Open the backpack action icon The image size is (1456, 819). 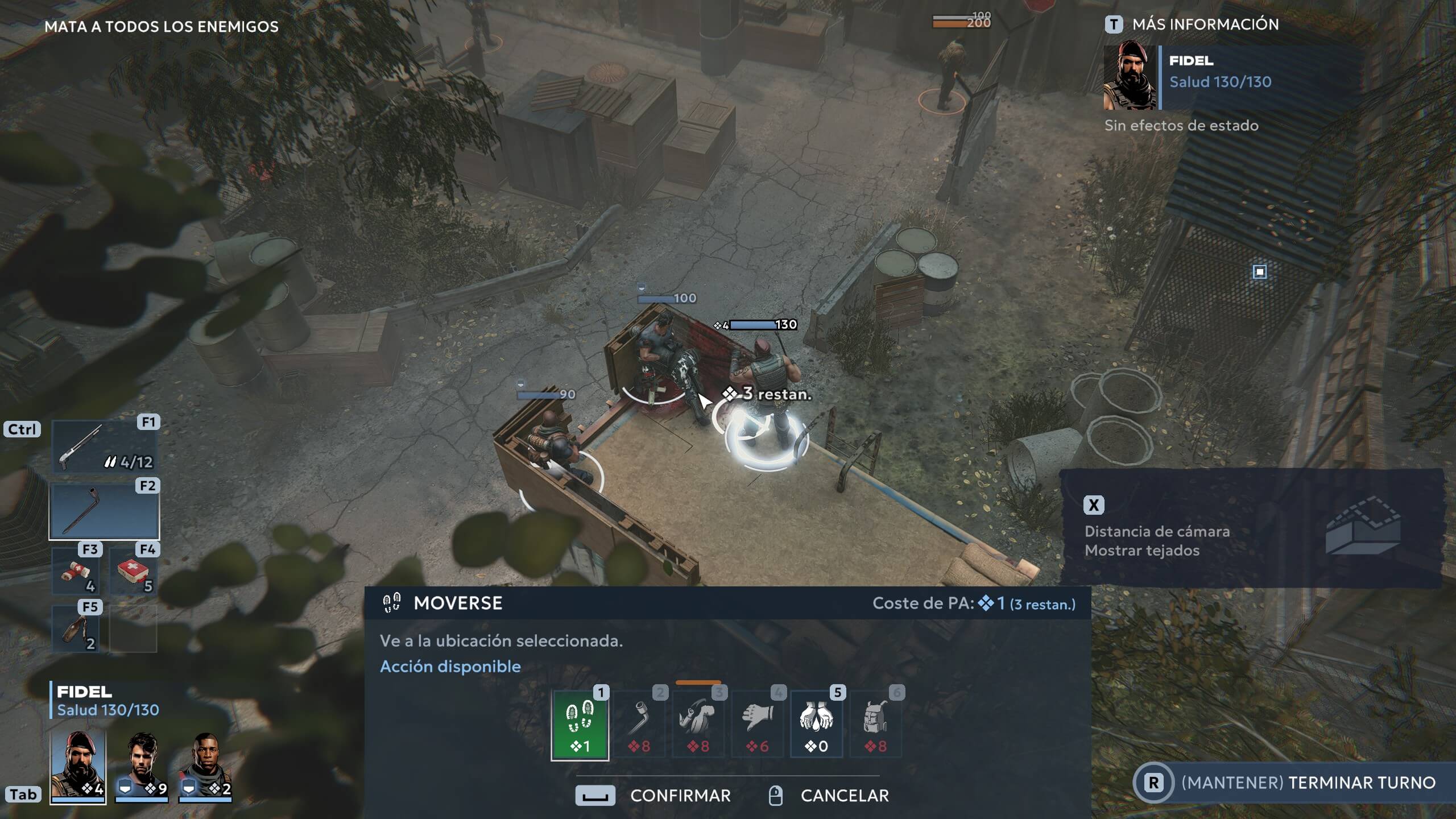click(x=875, y=725)
